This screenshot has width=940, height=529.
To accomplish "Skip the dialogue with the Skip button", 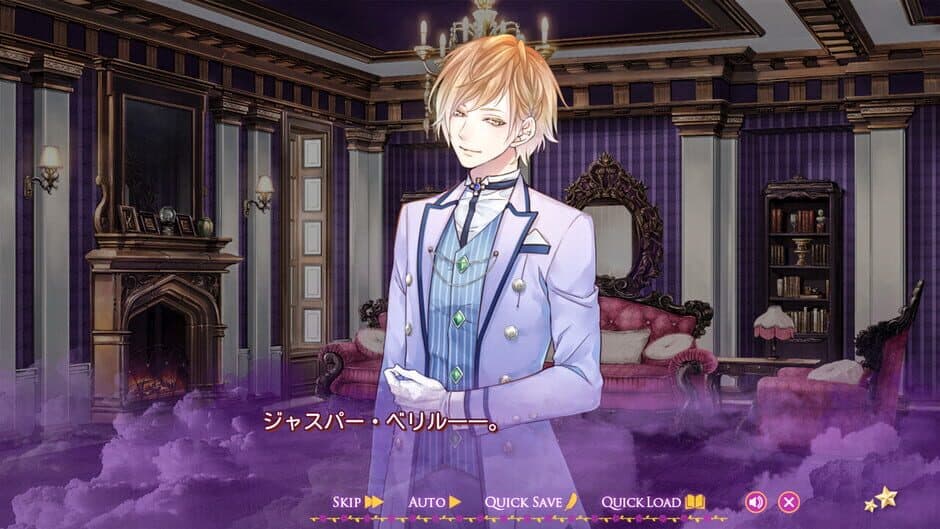I will pyautogui.click(x=358, y=501).
